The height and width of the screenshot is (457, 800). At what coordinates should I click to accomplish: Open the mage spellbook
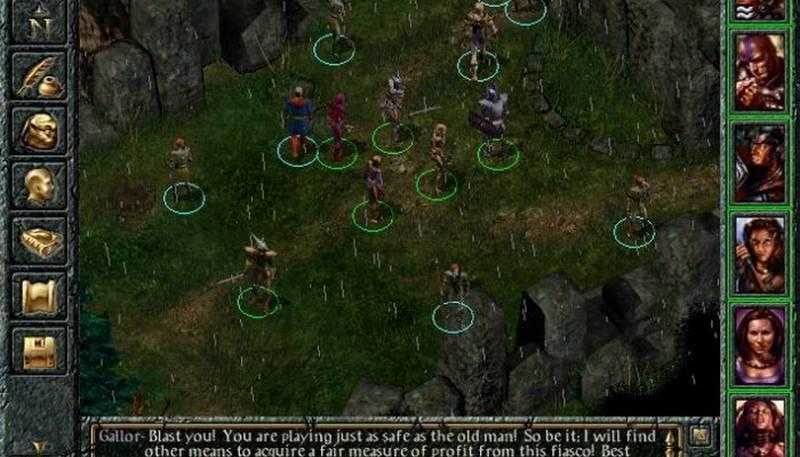[39, 241]
